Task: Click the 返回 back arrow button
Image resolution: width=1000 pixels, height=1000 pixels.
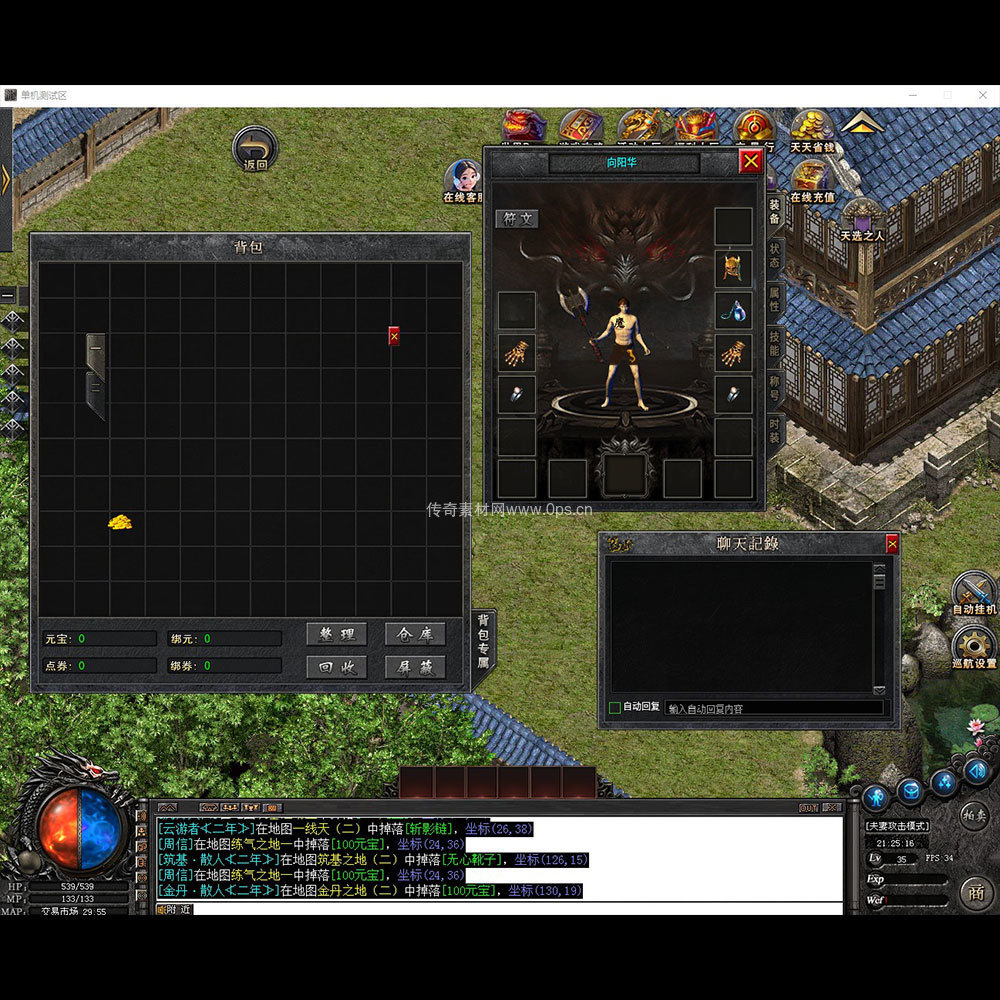Action: tap(255, 147)
